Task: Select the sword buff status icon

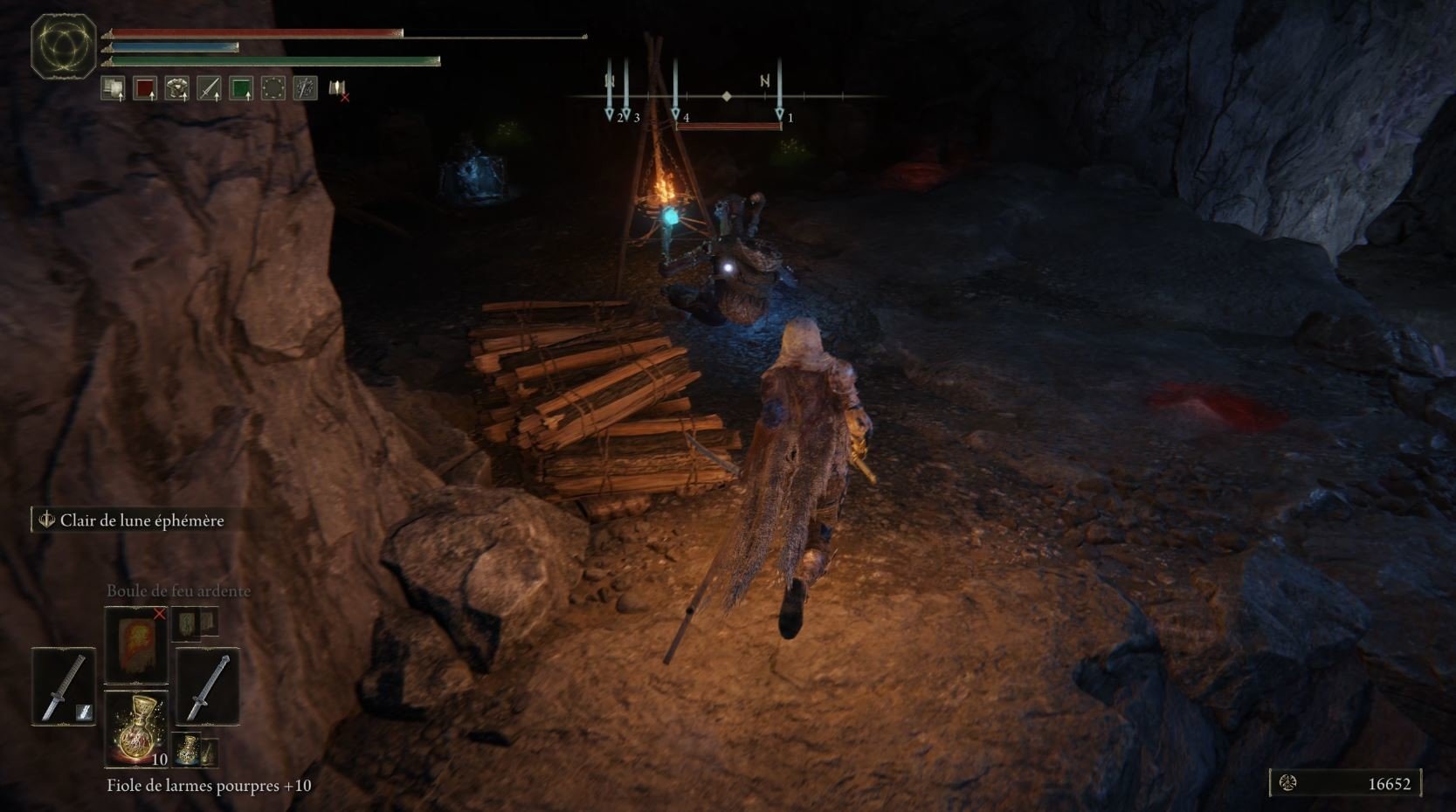Action: (209, 88)
